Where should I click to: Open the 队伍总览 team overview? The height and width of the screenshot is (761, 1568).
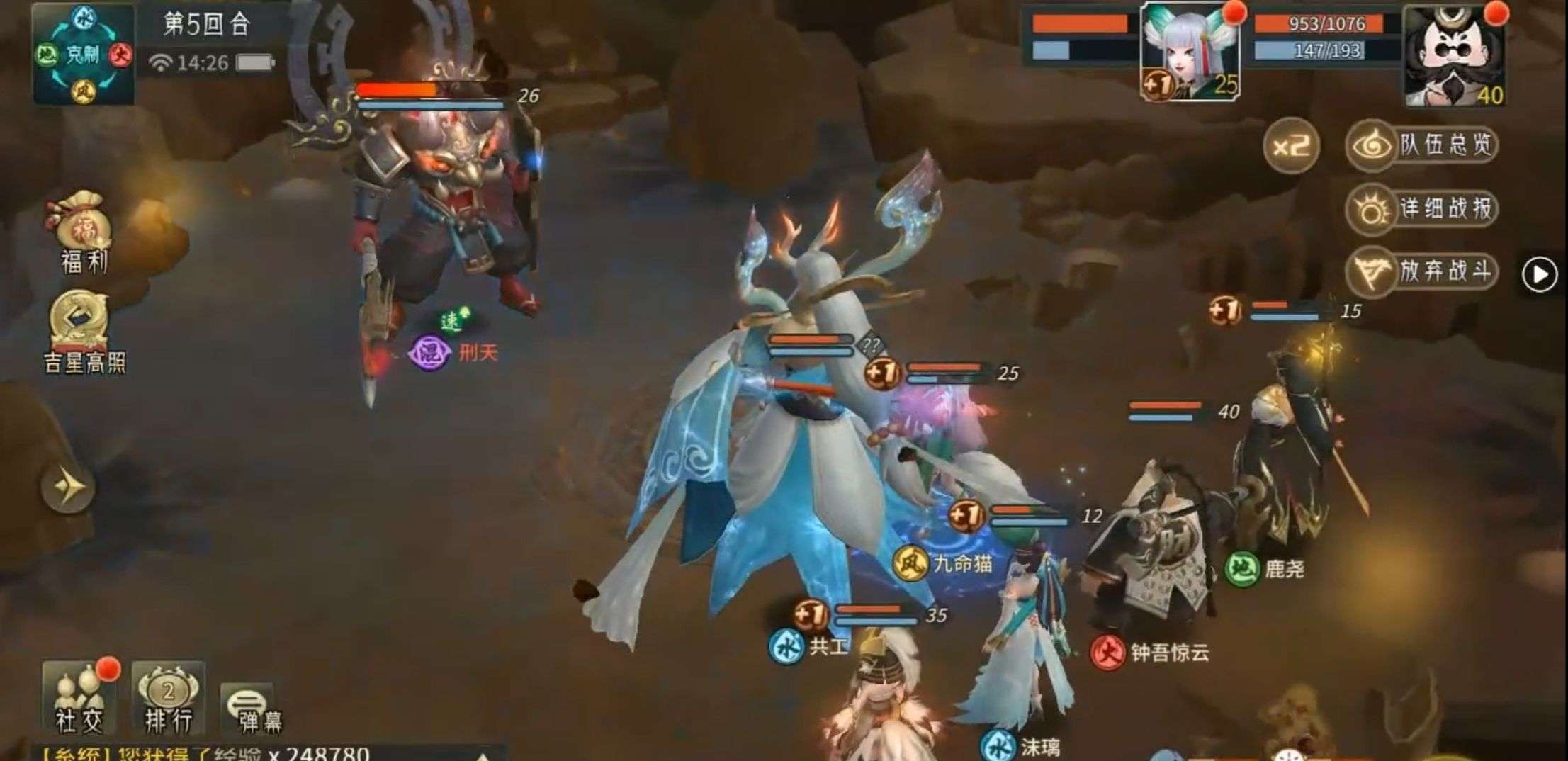(1422, 146)
